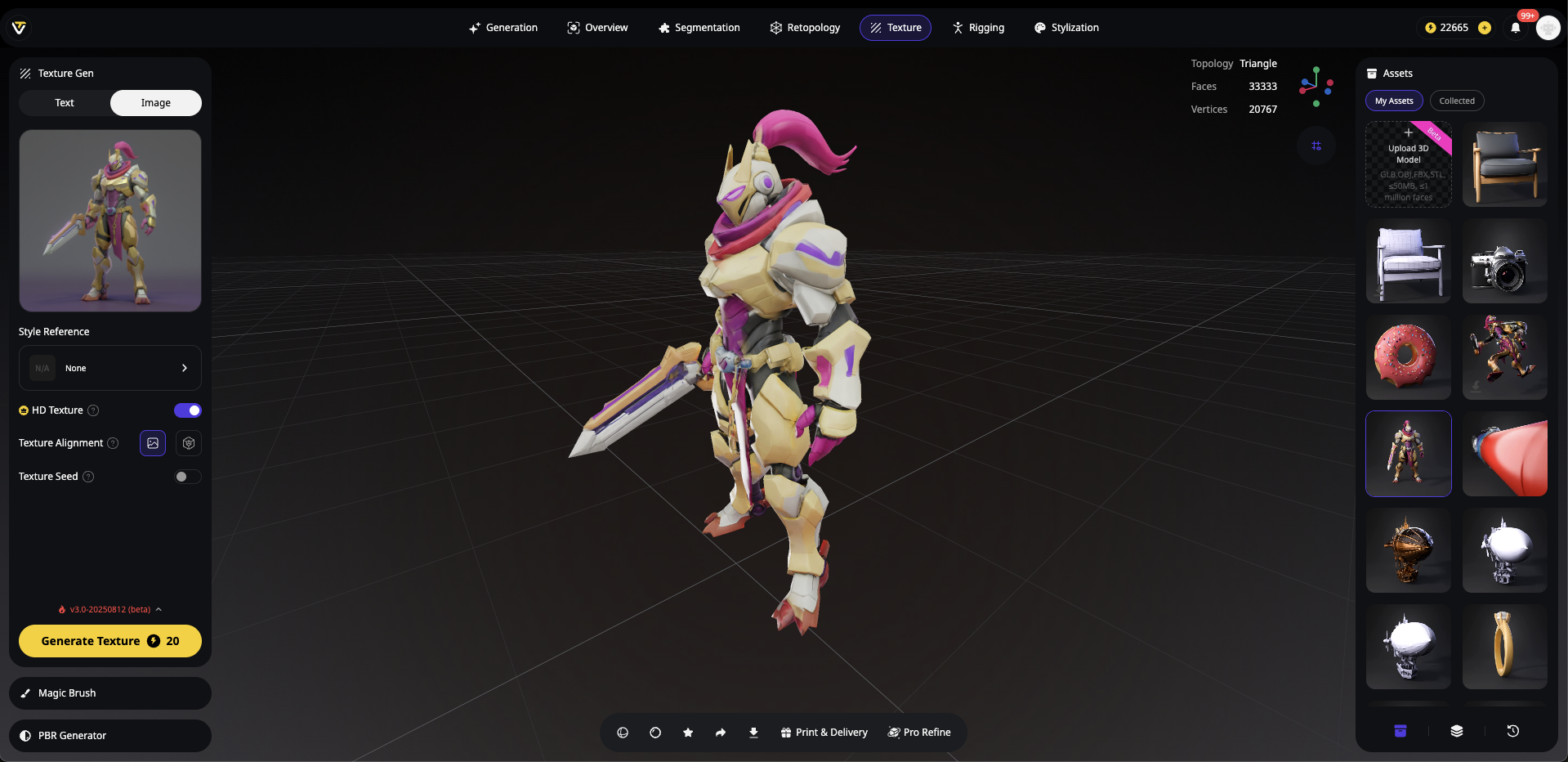Screen dimensions: 1568x762
Task: Switch Texture Gen to Text mode
Action: point(65,103)
